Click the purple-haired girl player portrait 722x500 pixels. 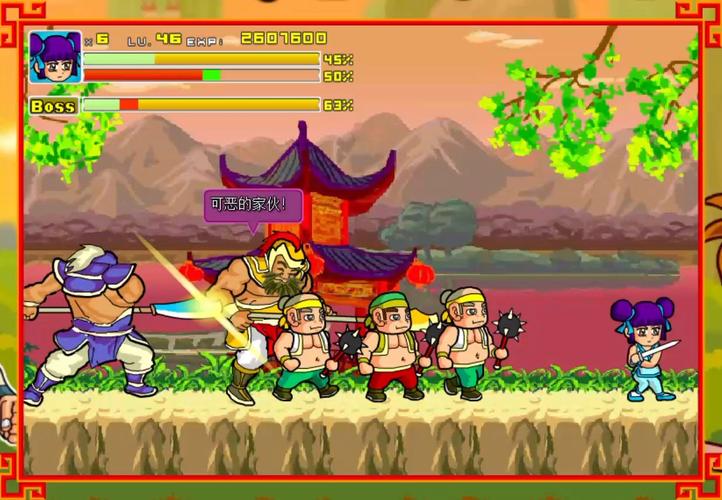[55, 57]
